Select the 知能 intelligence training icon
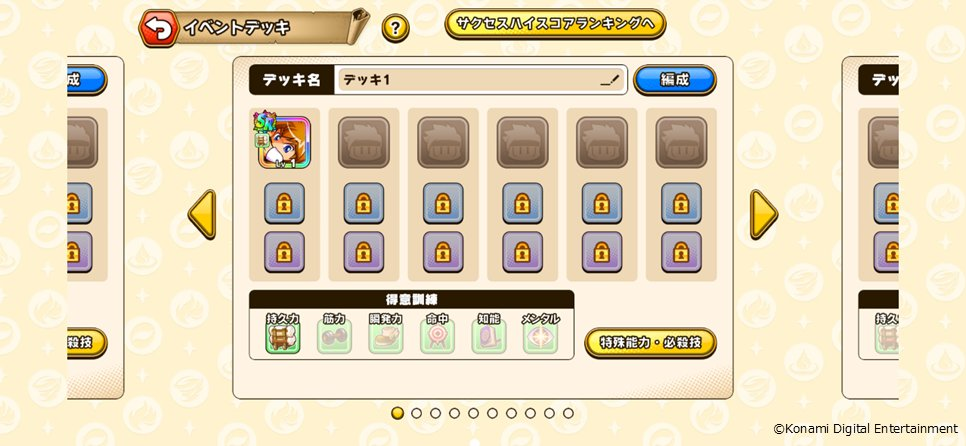This screenshot has width=966, height=446. point(488,336)
